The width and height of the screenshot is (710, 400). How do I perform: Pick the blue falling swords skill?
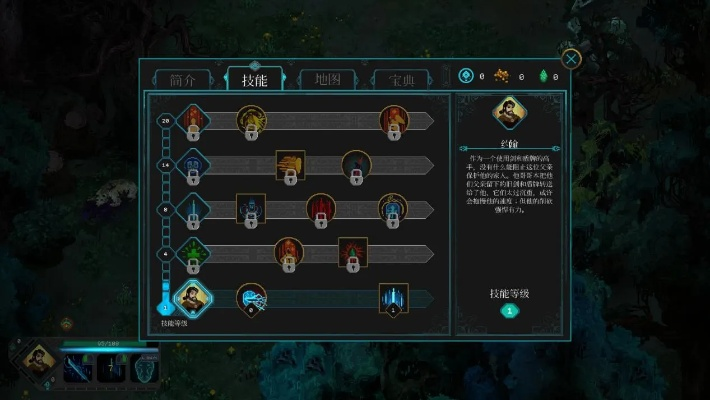tap(393, 298)
